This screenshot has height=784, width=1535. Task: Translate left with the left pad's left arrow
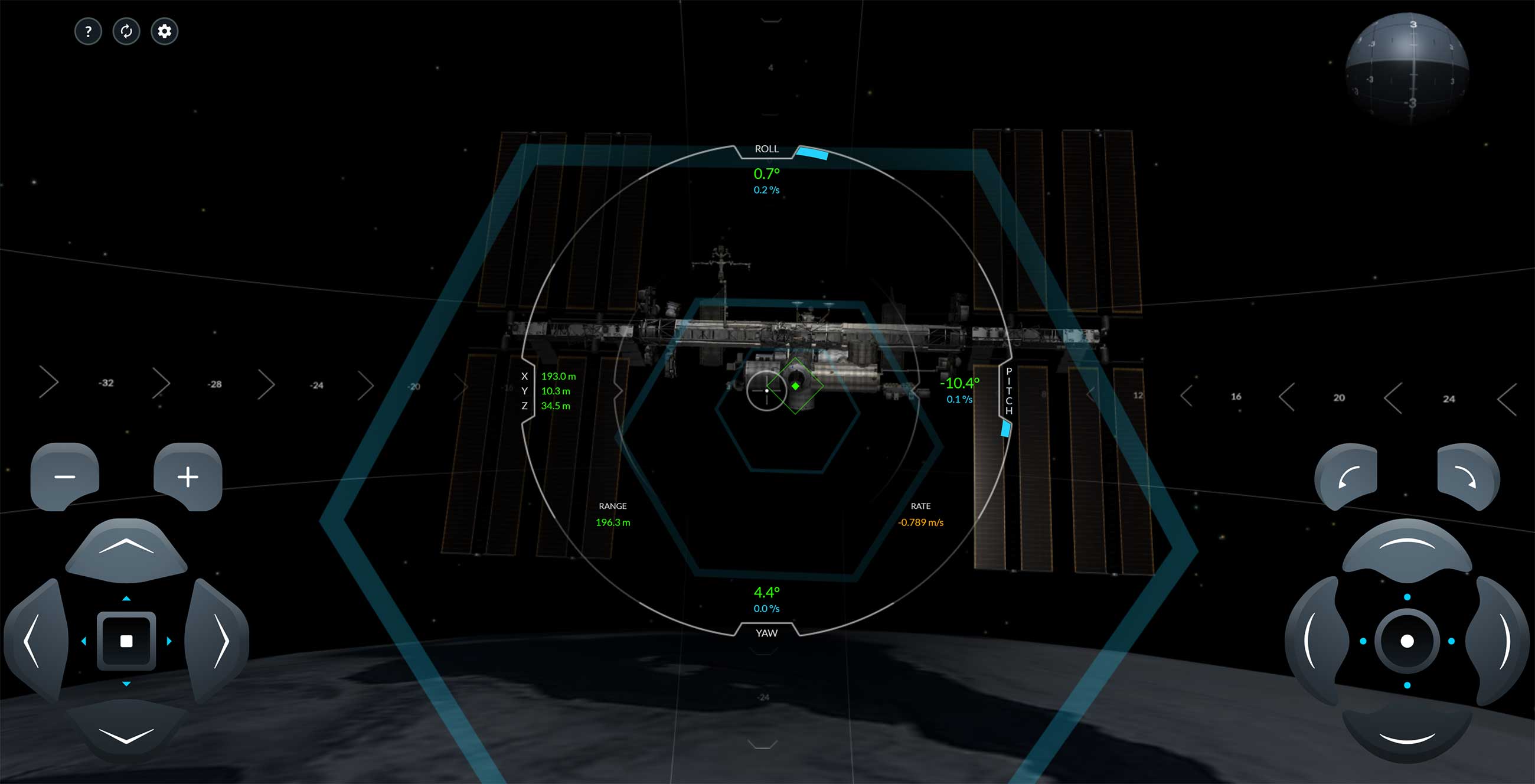[x=35, y=641]
